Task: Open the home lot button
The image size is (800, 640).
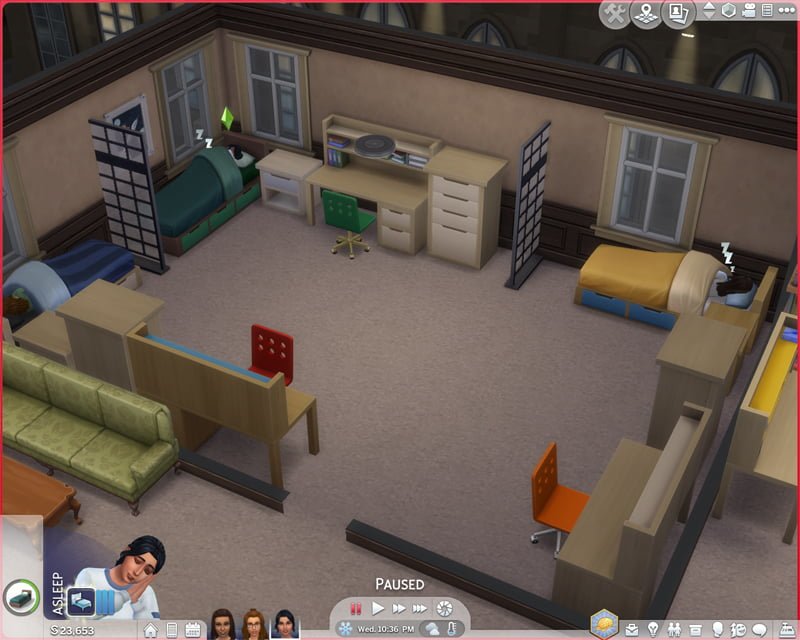Action: [150, 630]
